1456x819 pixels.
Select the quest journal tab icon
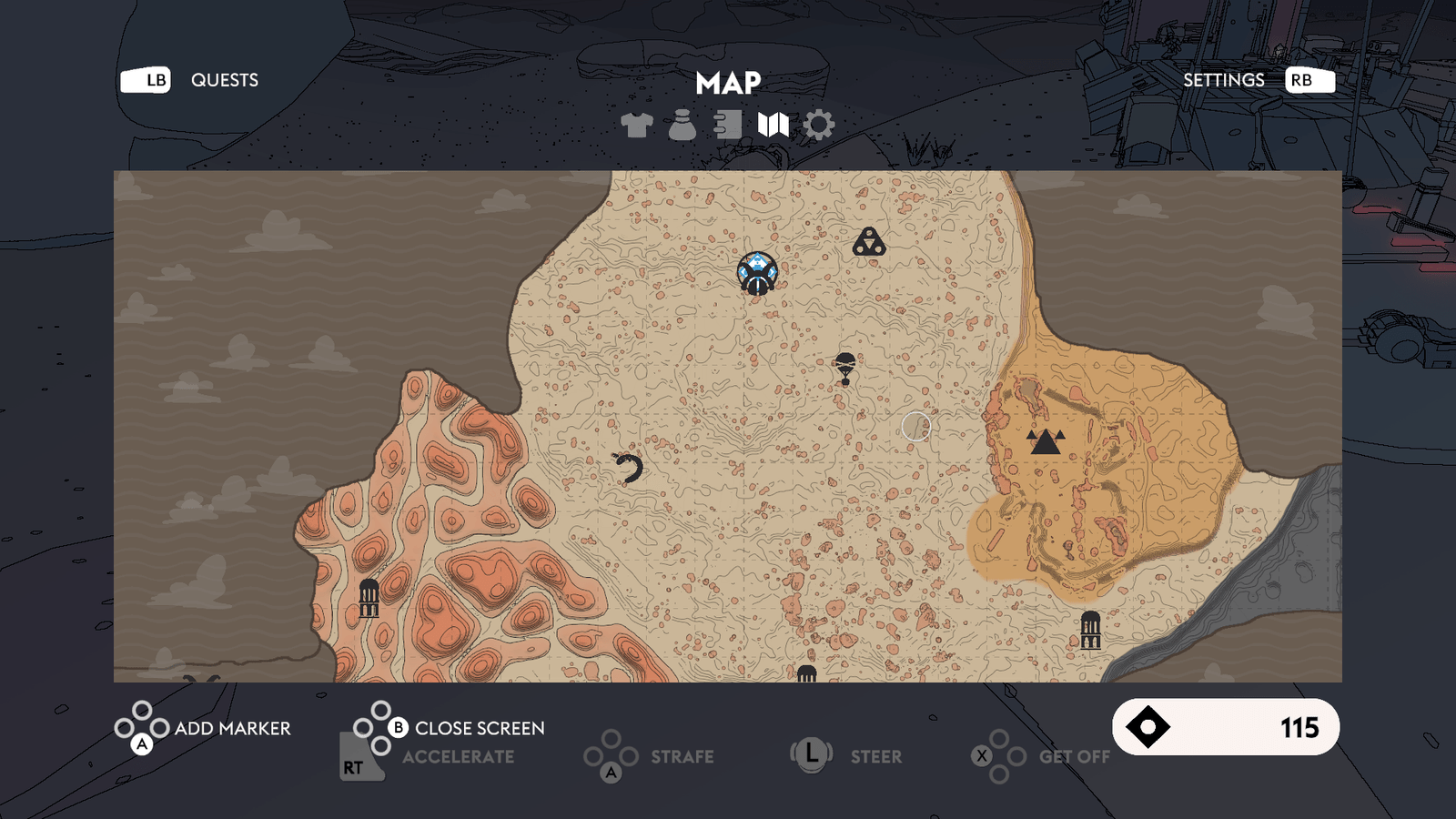point(727,125)
